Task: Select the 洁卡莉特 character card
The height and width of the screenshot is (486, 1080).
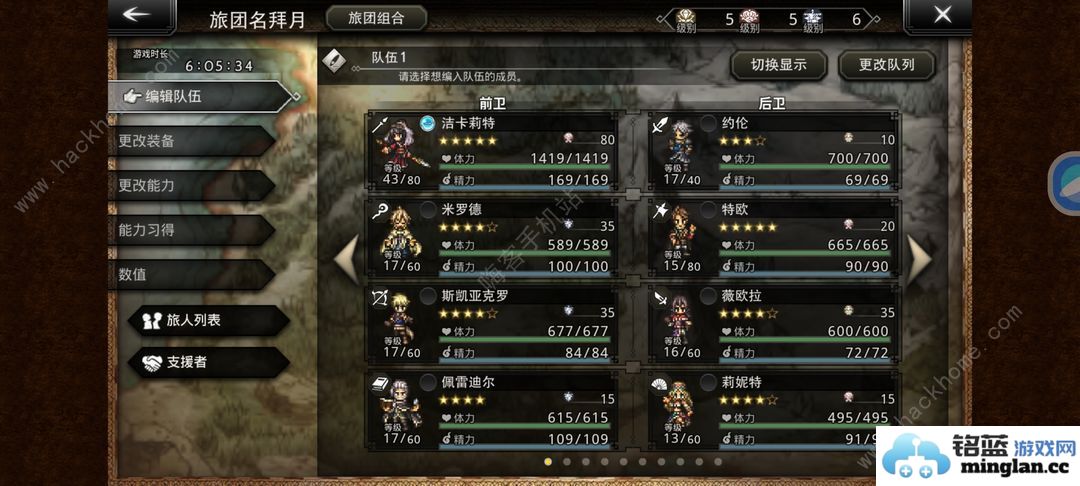Action: [x=494, y=151]
